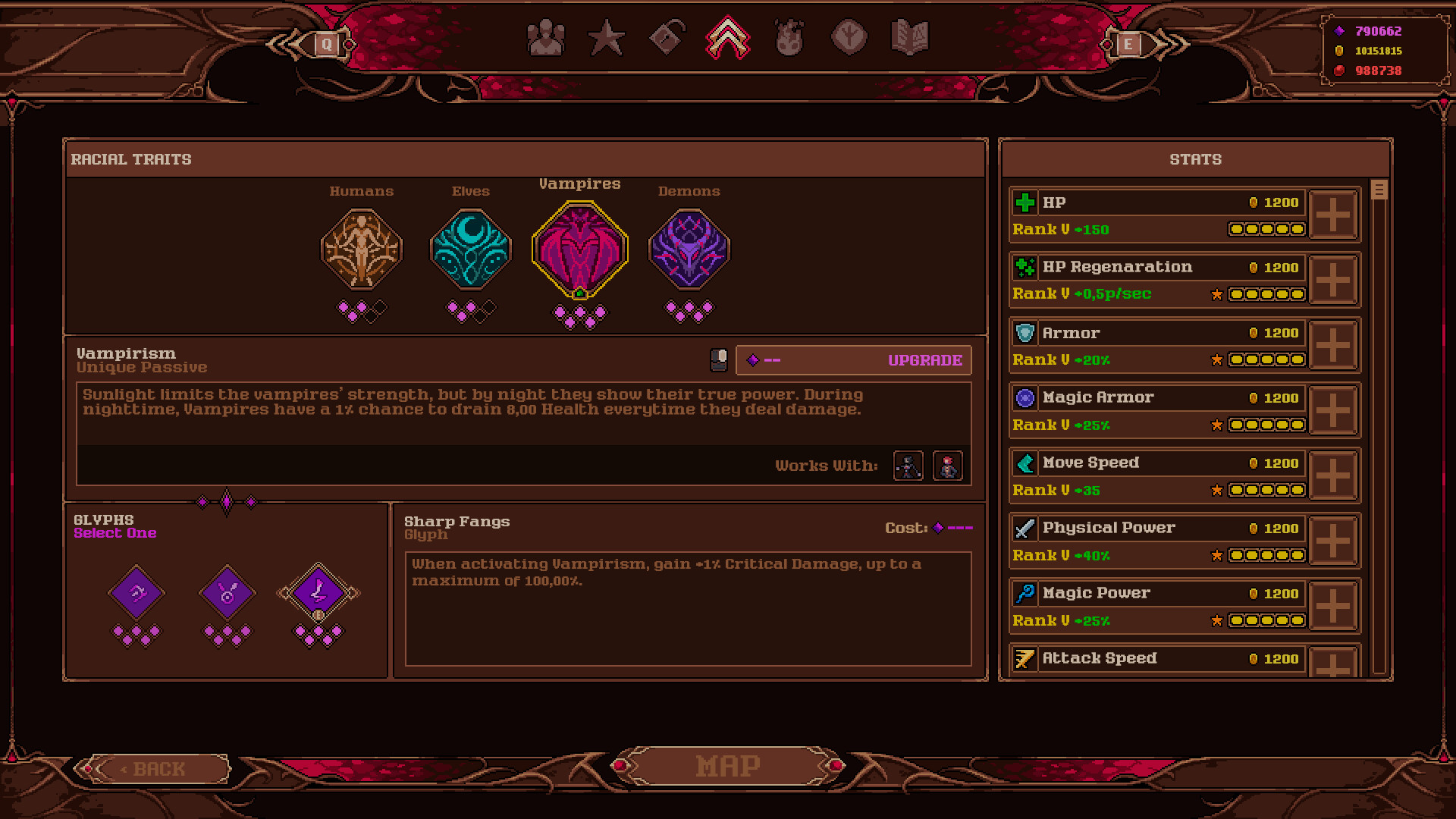Select the Elves racial trait icon
Viewport: 1456px width, 819px height.
471,249
